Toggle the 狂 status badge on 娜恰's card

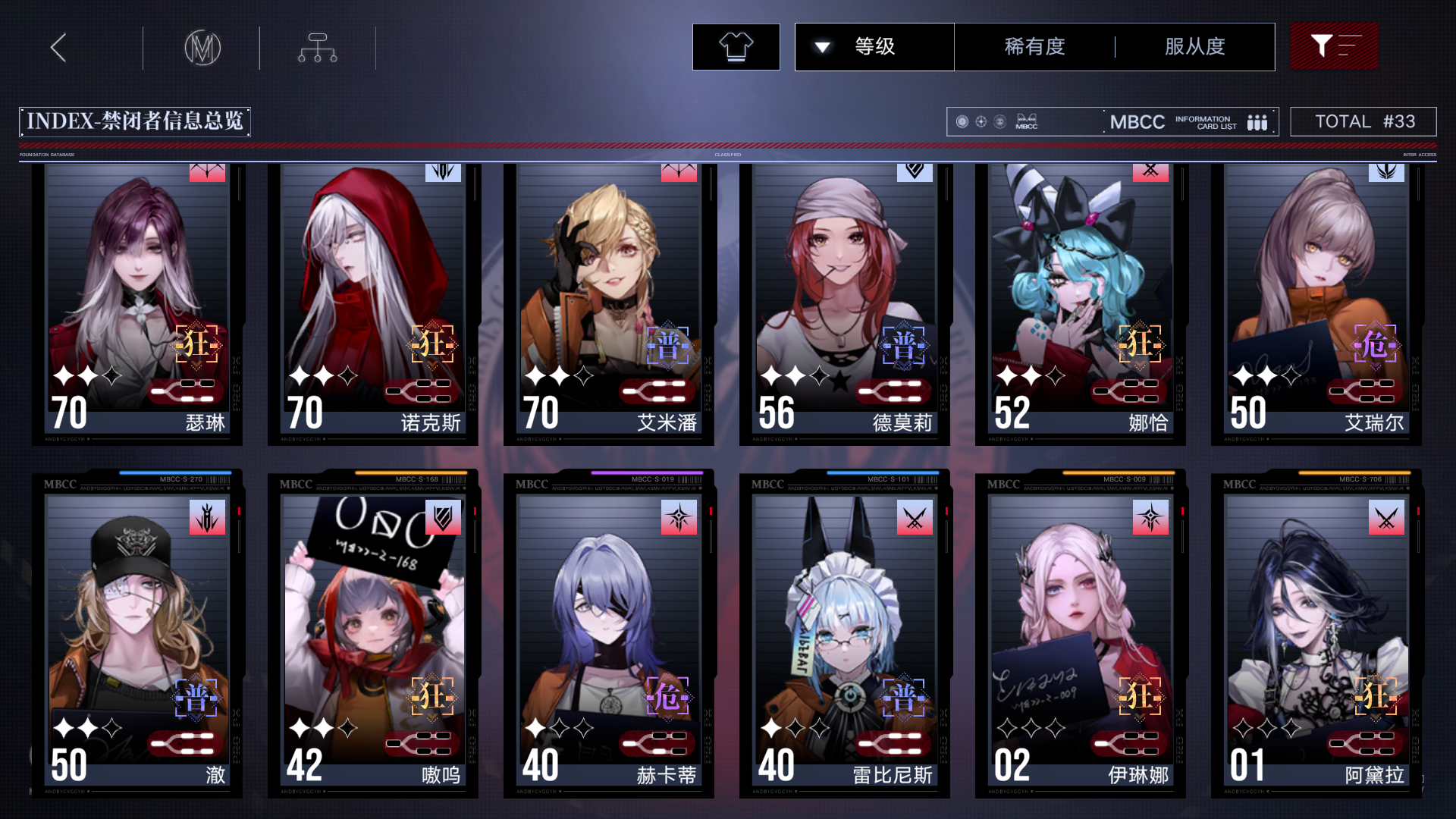tap(1140, 345)
